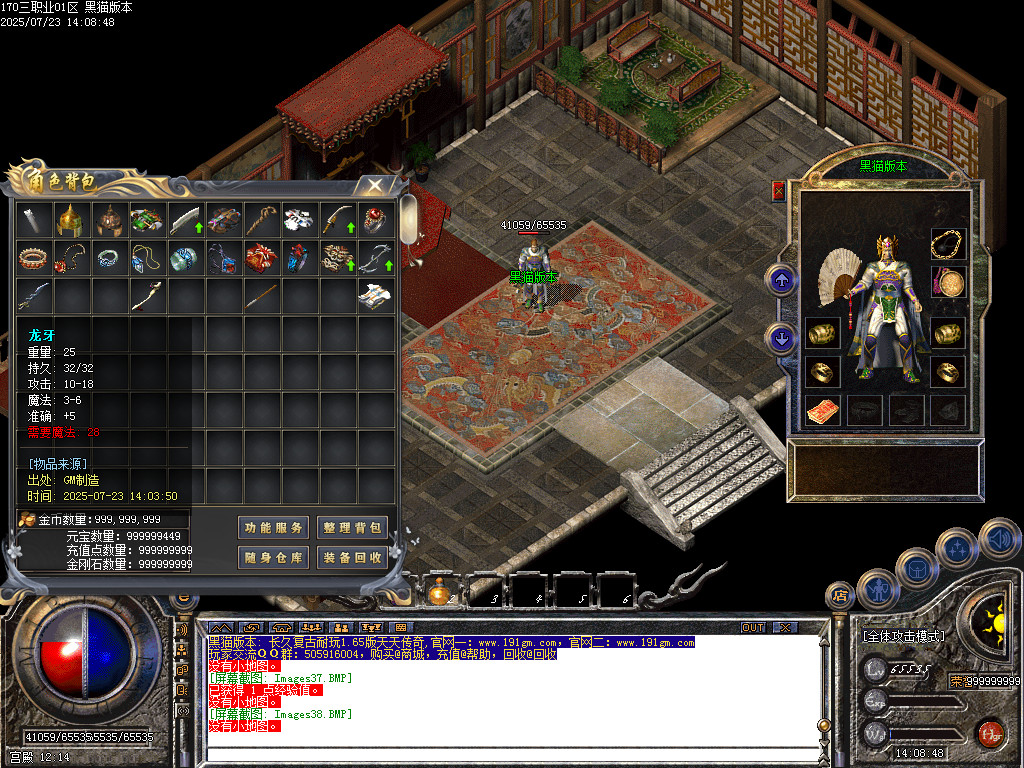This screenshot has width=1024, height=768.
Task: Close the character equipment panel
Action: pos(778,190)
